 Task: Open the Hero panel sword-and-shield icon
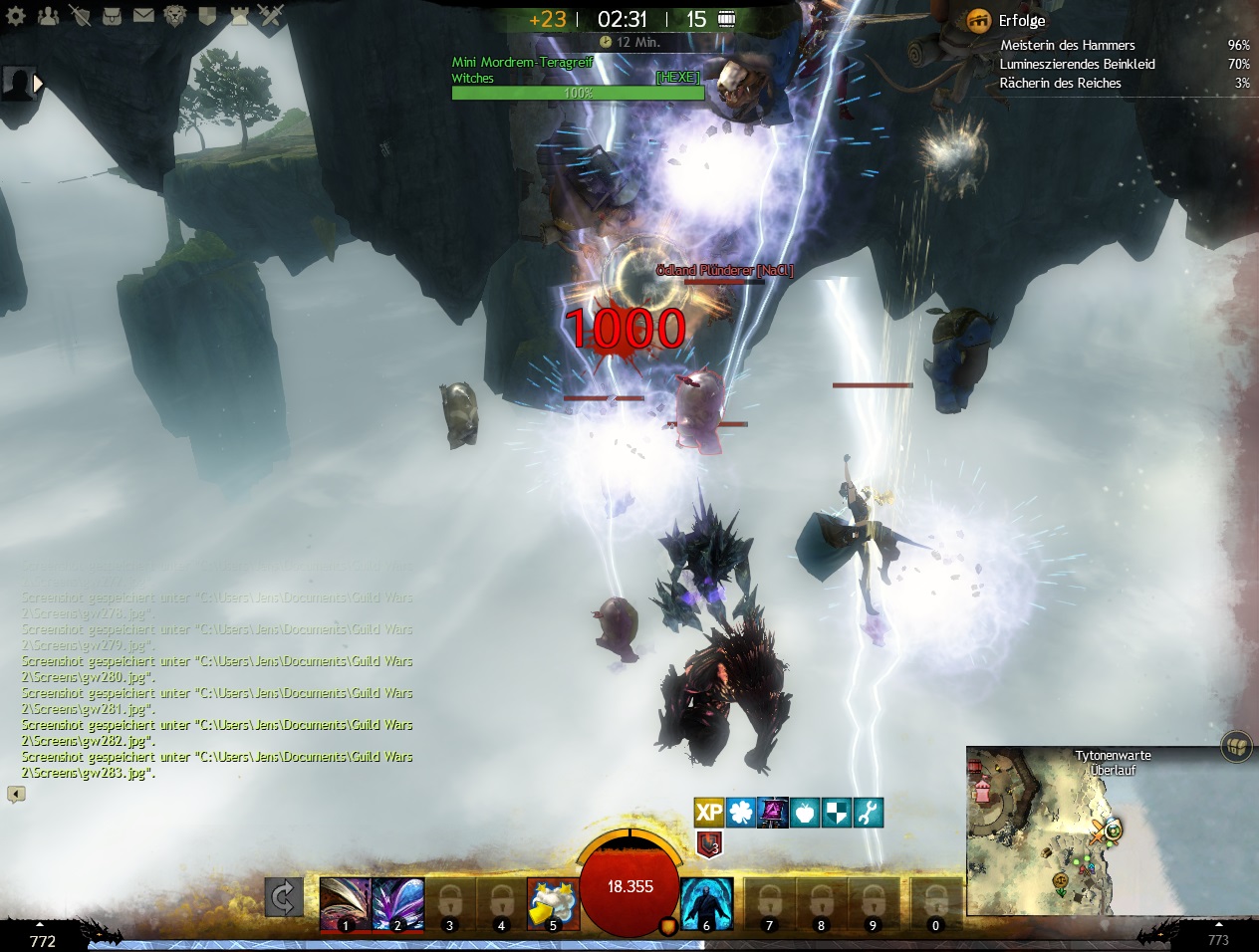click(80, 15)
